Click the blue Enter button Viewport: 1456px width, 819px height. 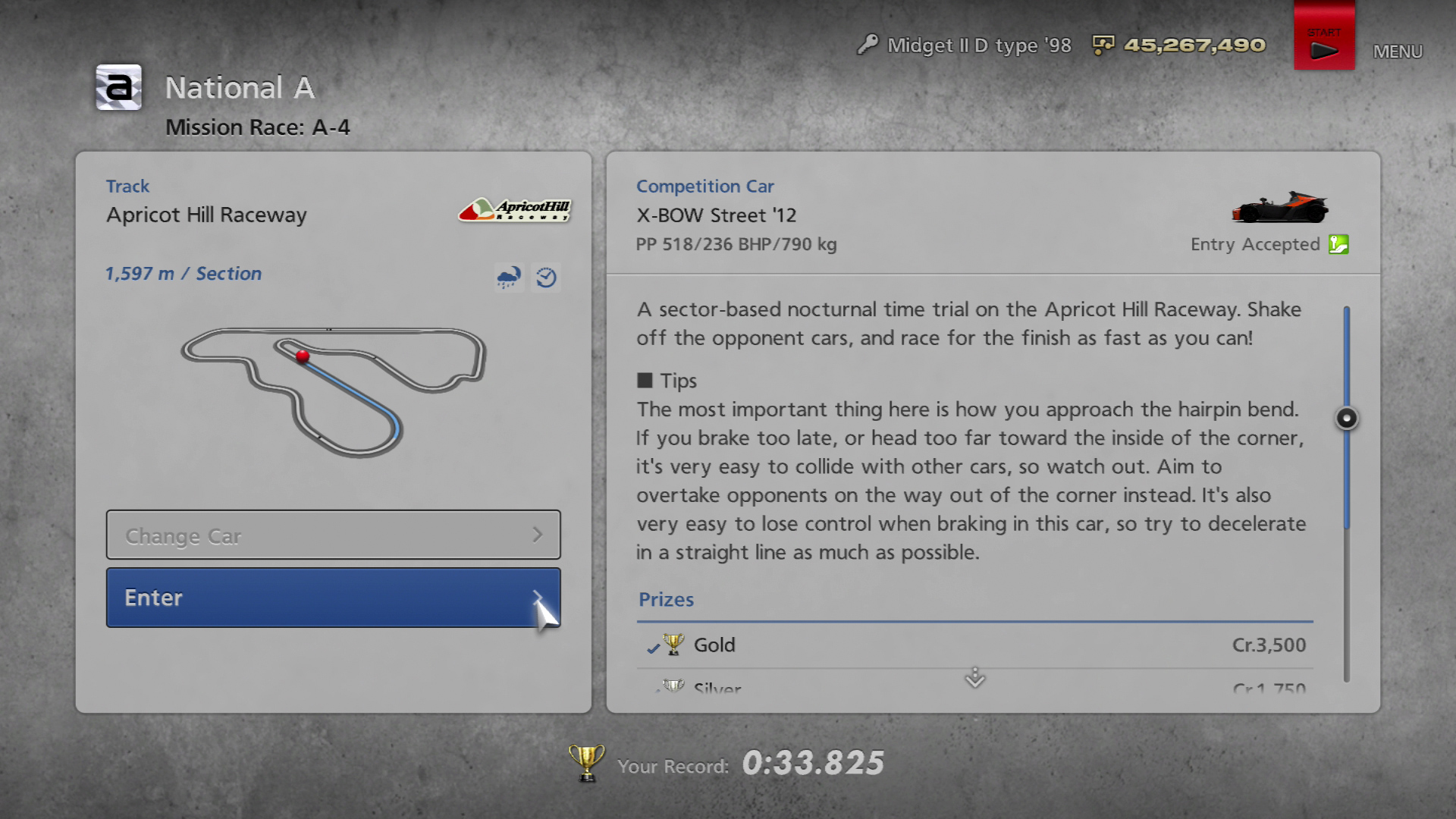(x=333, y=598)
